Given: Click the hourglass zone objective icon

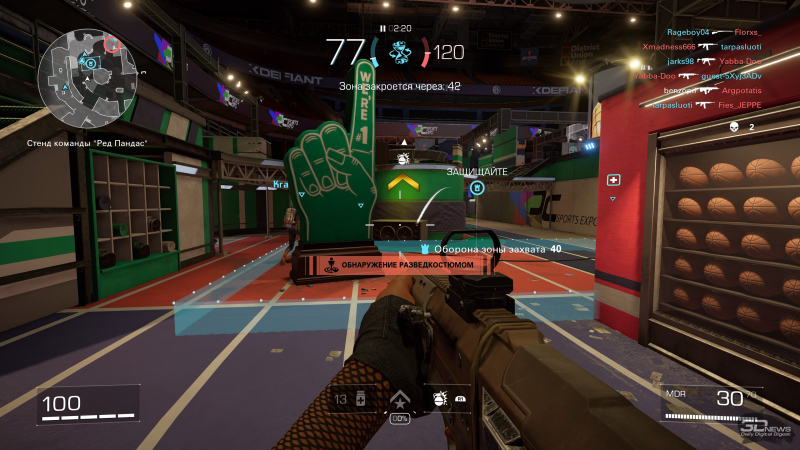Looking at the screenshot, I should (x=402, y=53).
